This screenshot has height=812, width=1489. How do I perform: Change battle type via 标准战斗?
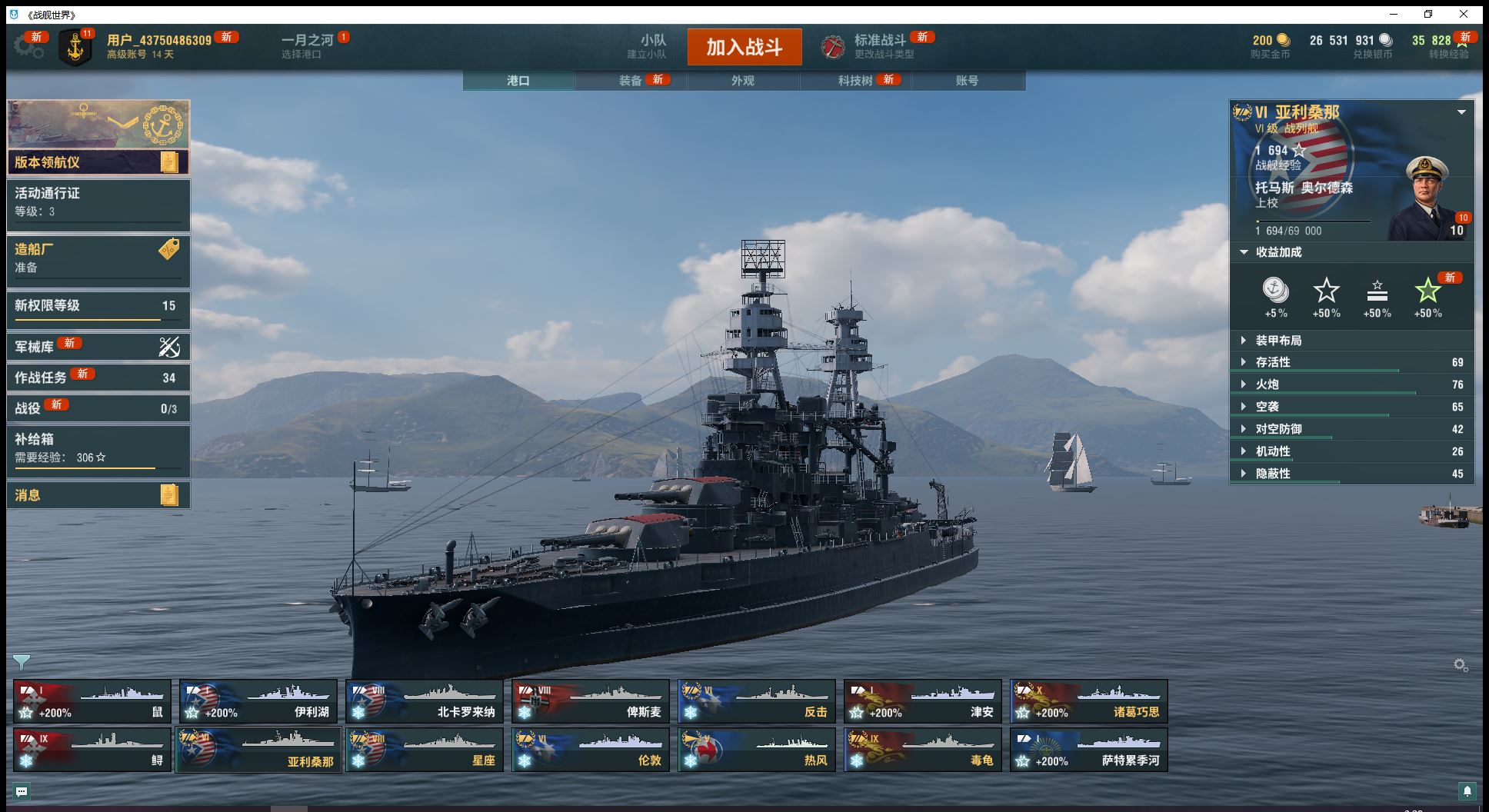pos(880,46)
